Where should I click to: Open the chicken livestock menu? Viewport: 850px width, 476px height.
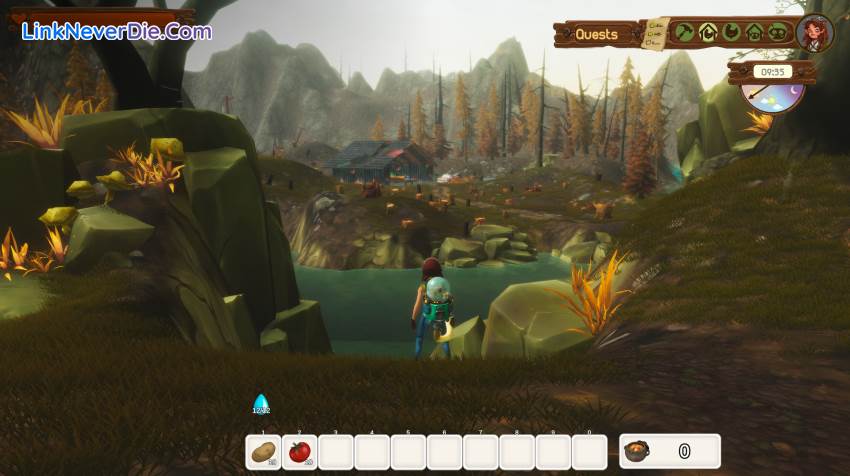pos(731,32)
